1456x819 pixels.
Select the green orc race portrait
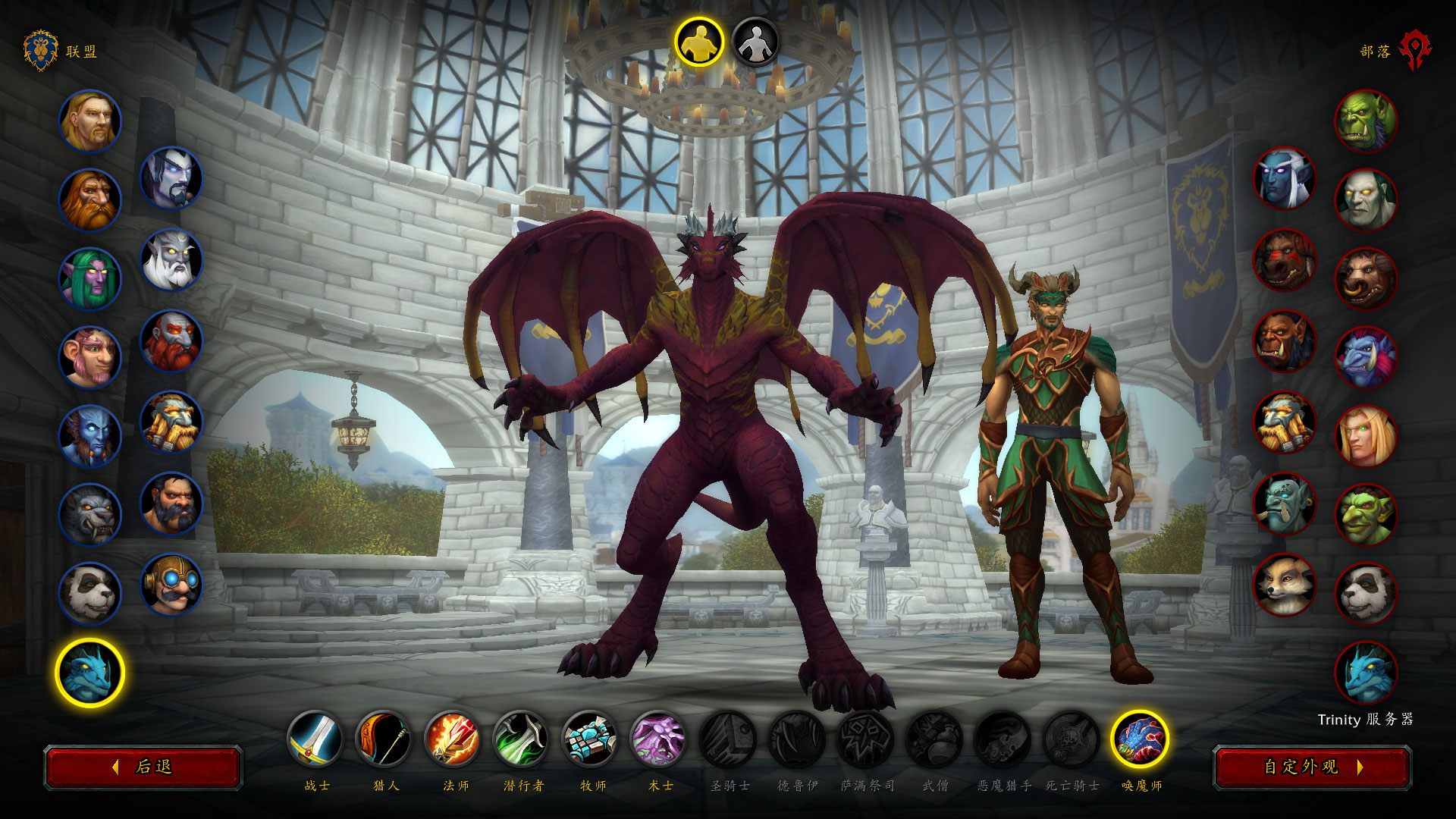pyautogui.click(x=1366, y=121)
